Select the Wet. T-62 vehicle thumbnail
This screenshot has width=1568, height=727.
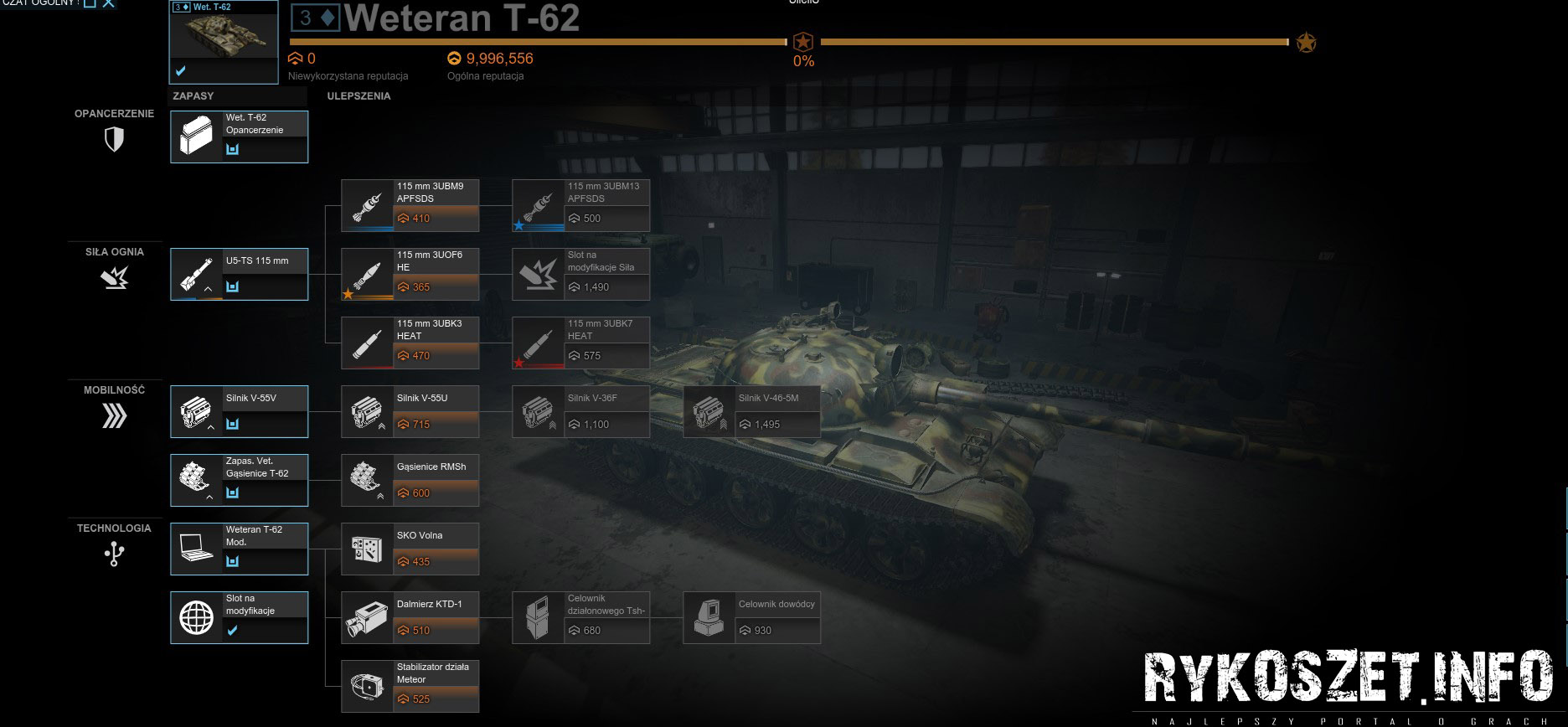coord(224,42)
